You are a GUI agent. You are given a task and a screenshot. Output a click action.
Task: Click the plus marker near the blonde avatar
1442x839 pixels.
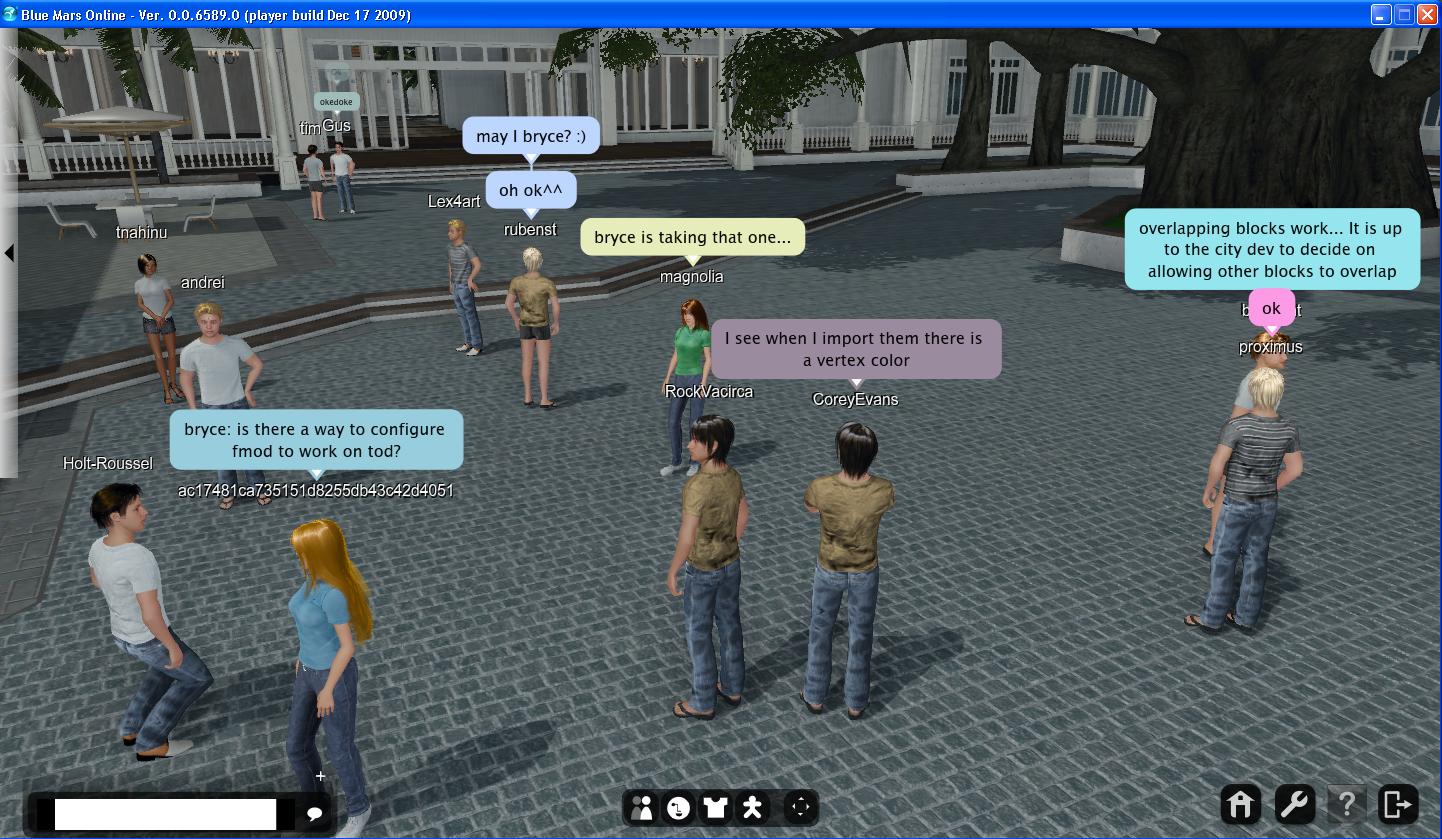coord(319,775)
